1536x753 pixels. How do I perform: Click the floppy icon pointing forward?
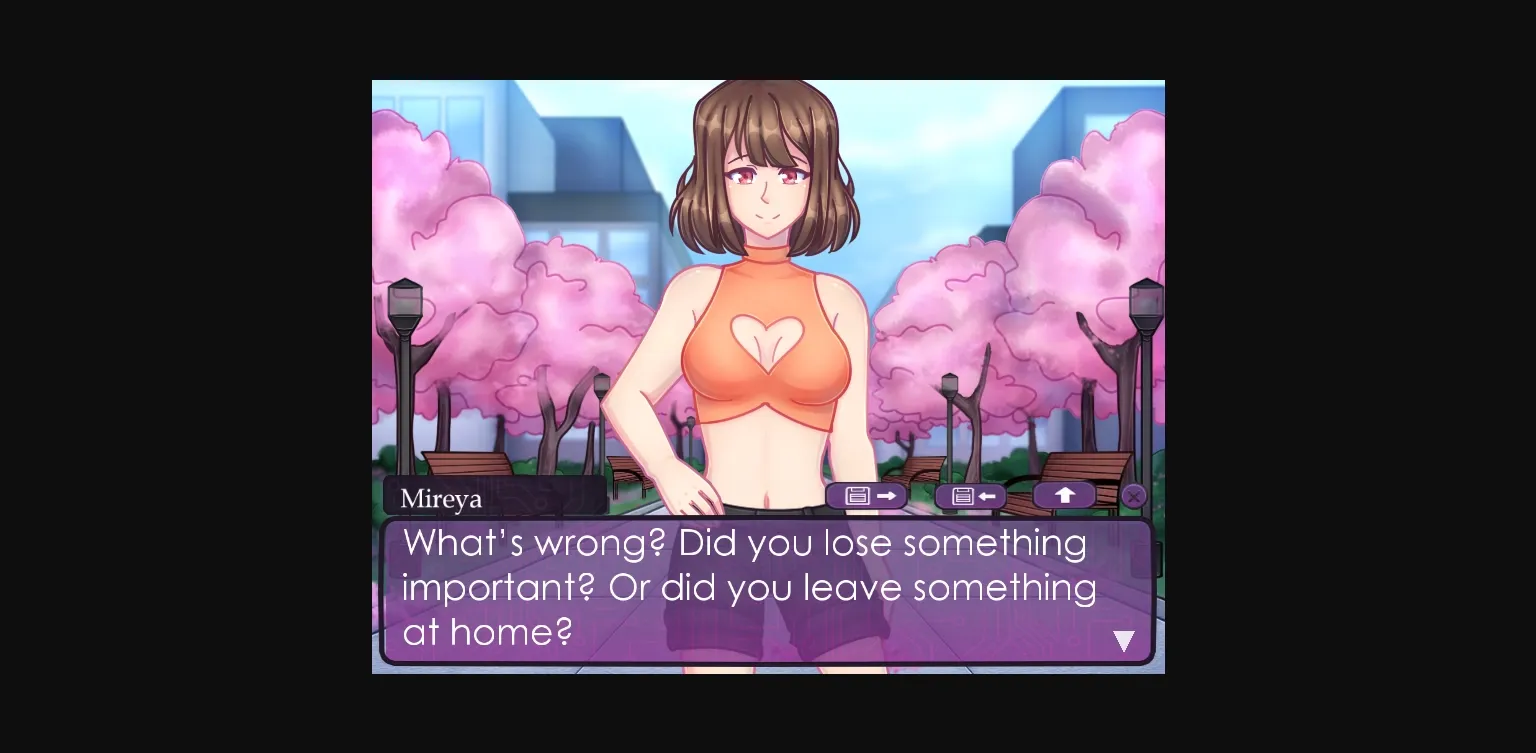(x=866, y=496)
